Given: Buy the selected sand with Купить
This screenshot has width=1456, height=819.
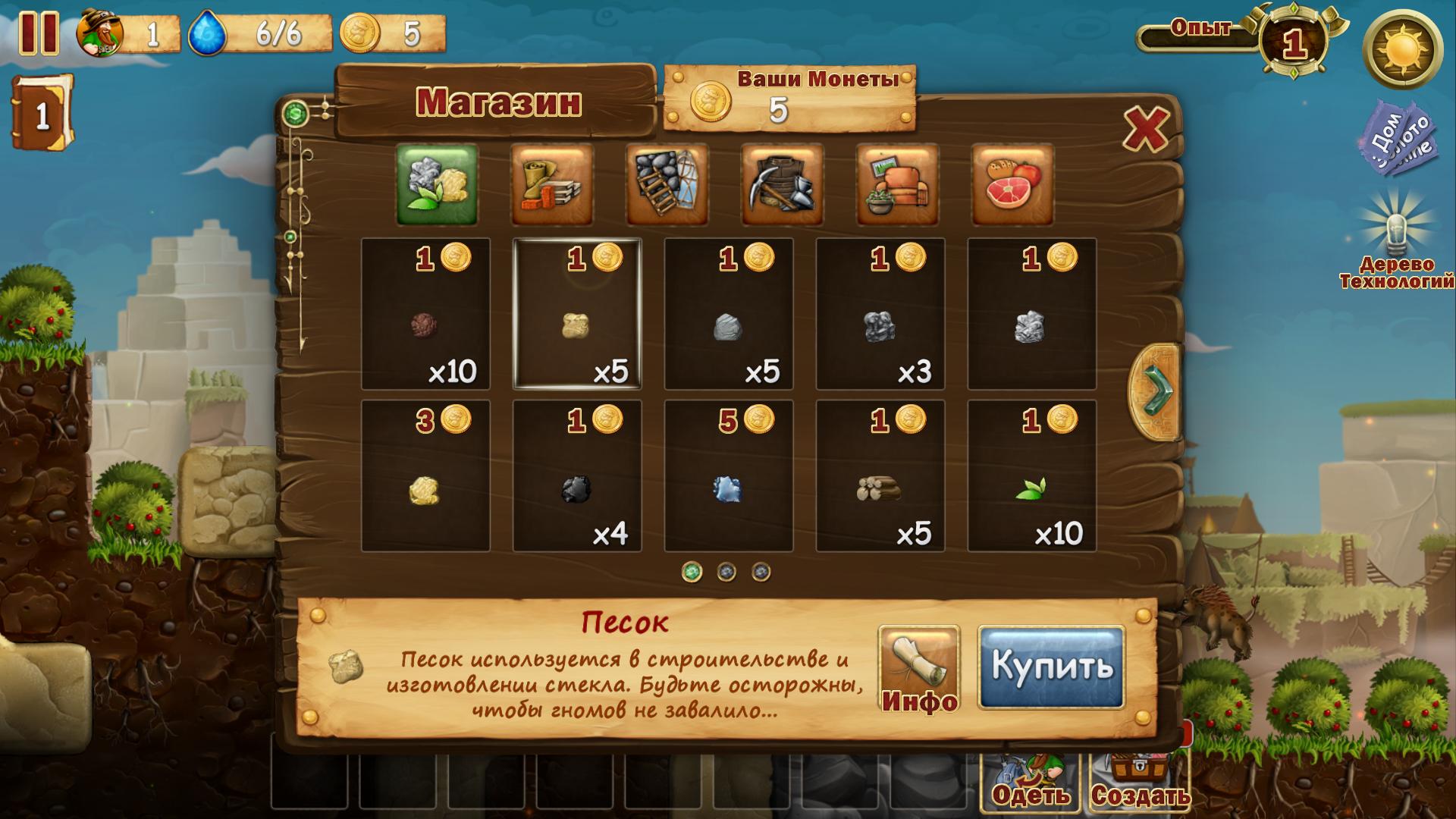Looking at the screenshot, I should (x=1051, y=667).
